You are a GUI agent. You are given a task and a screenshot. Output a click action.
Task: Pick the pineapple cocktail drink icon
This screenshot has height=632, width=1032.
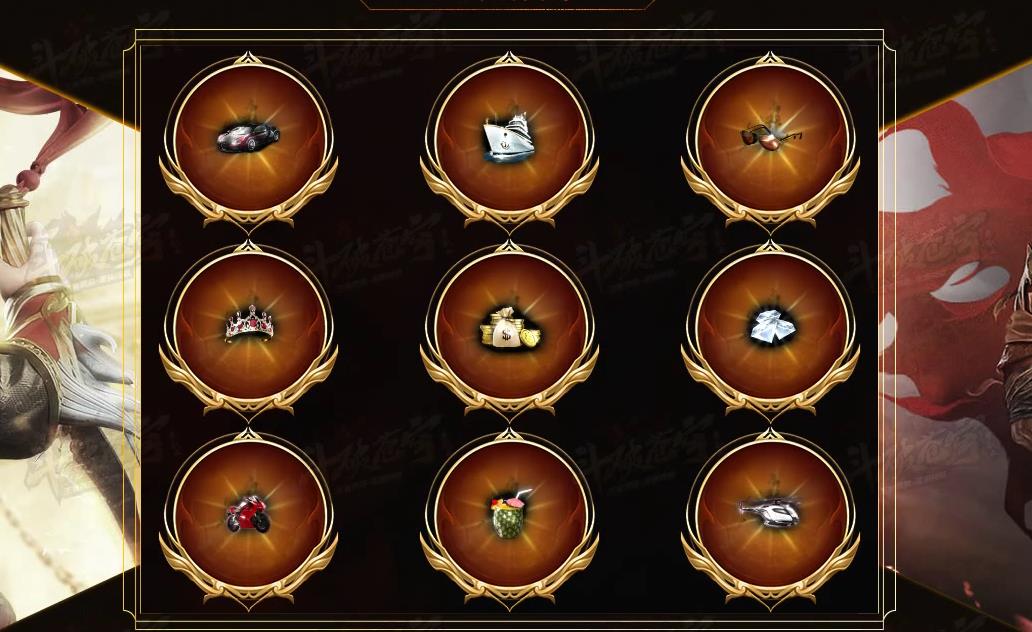pyautogui.click(x=509, y=514)
